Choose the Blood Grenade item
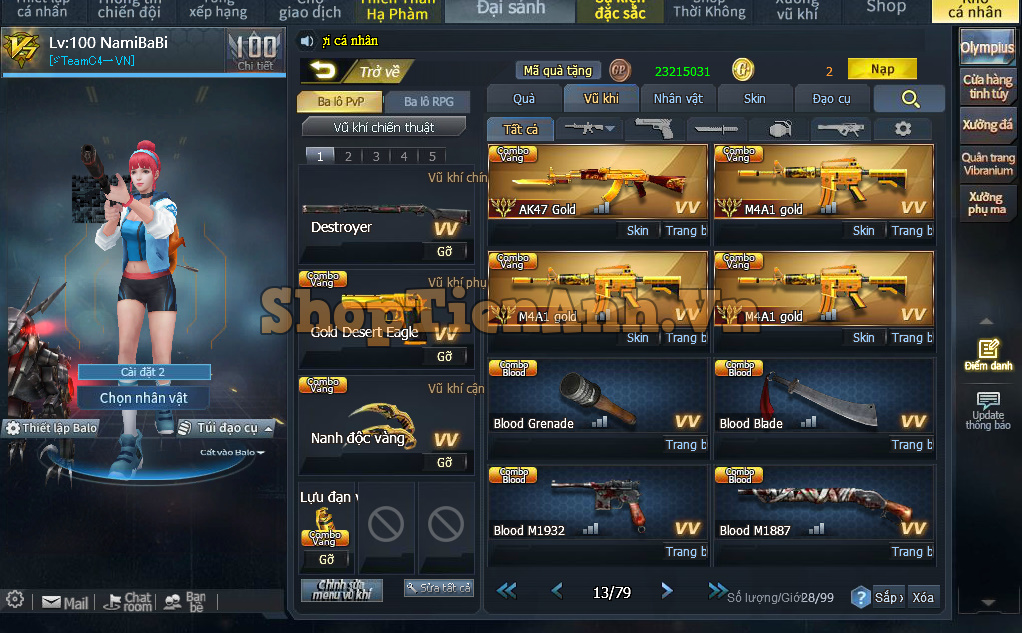This screenshot has width=1022, height=633. click(x=597, y=397)
